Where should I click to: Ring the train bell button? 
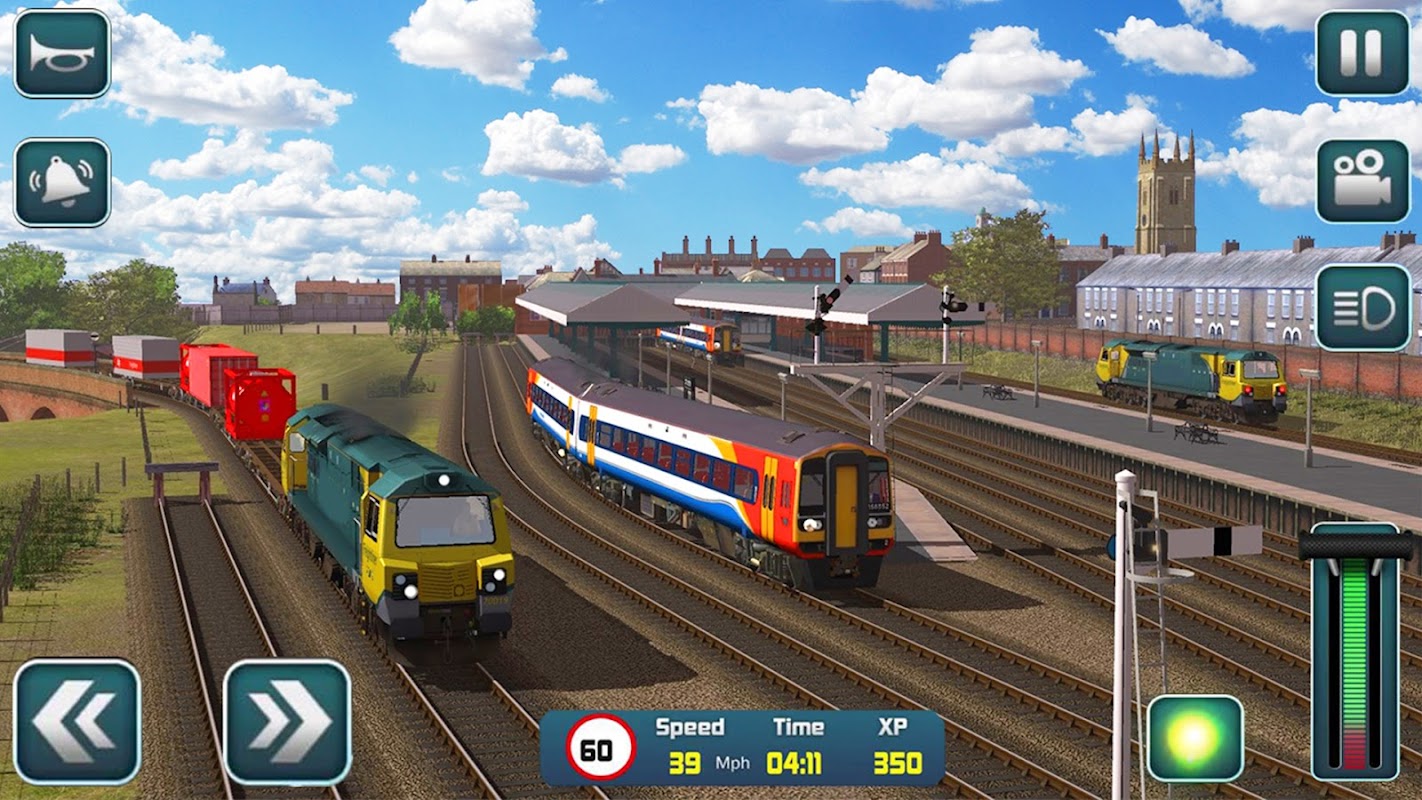[62, 183]
